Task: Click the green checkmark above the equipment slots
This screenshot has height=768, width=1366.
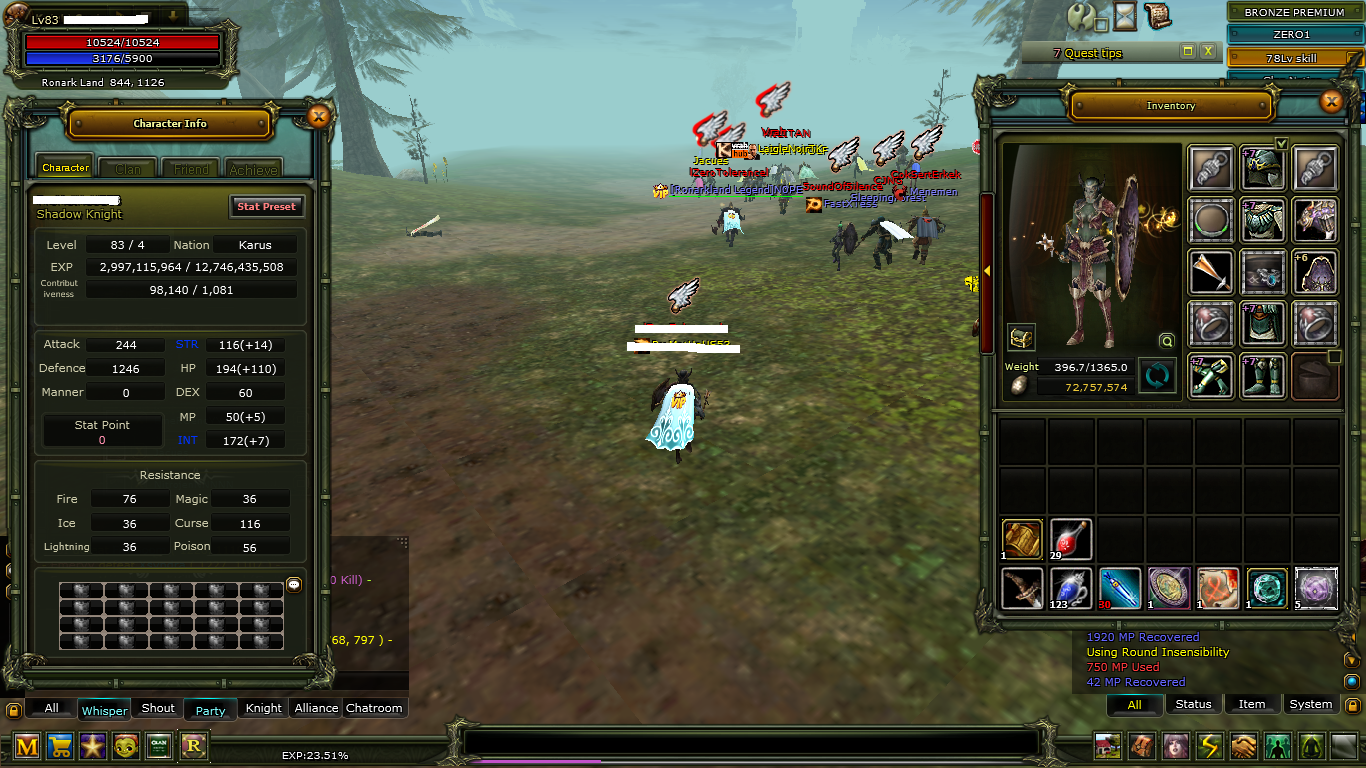Action: [1281, 144]
